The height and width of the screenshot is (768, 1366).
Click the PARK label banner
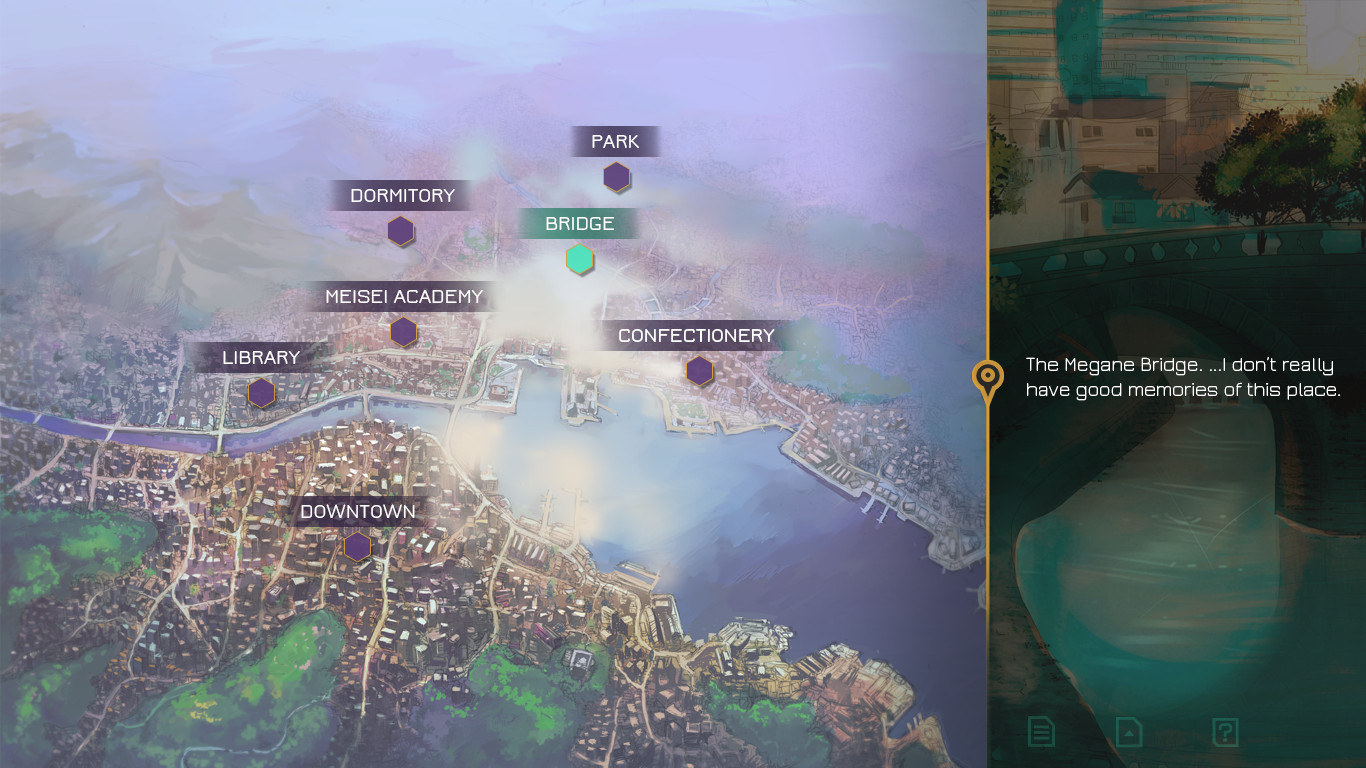click(614, 141)
